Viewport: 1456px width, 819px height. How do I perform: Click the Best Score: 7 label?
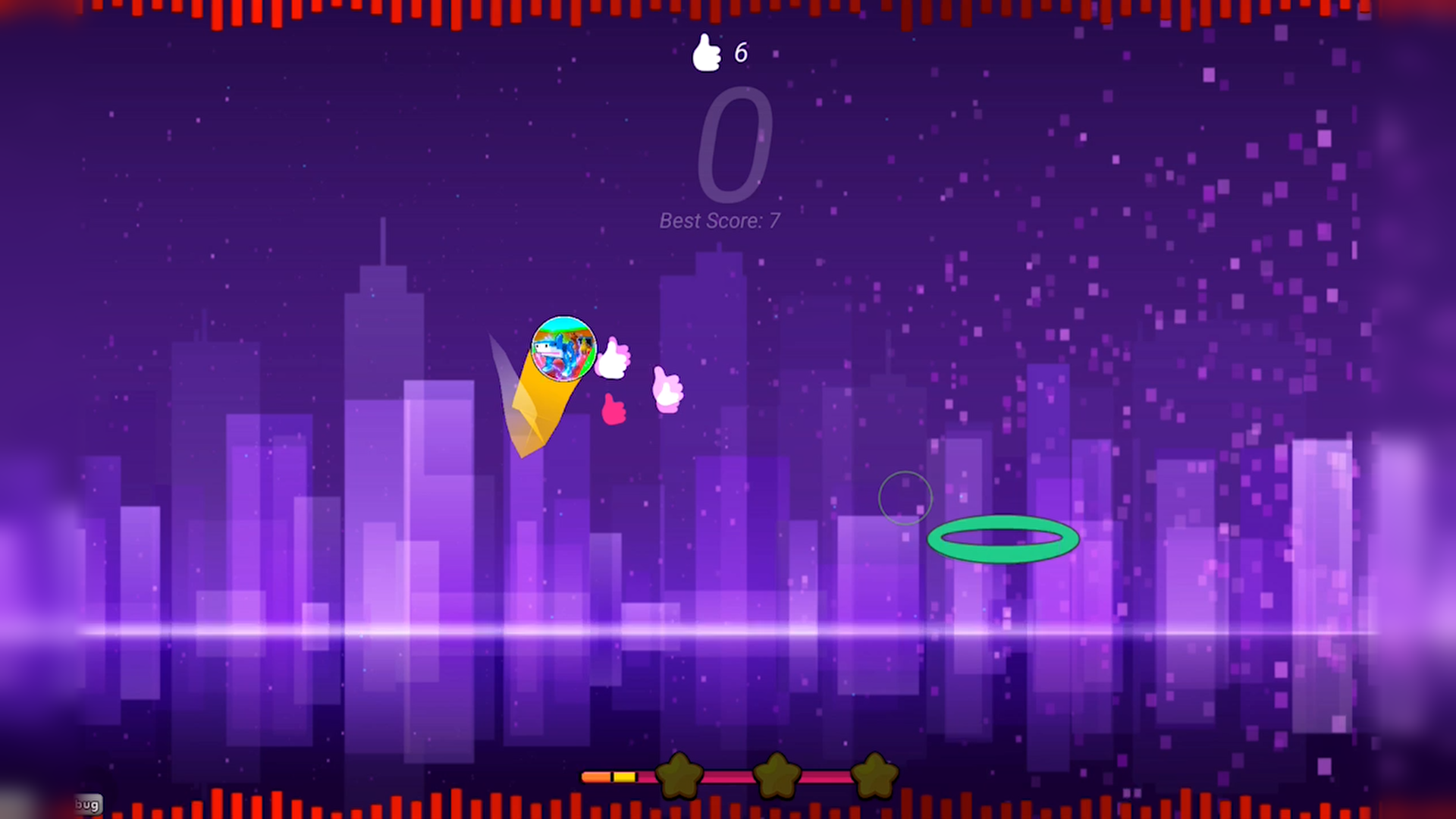click(719, 221)
